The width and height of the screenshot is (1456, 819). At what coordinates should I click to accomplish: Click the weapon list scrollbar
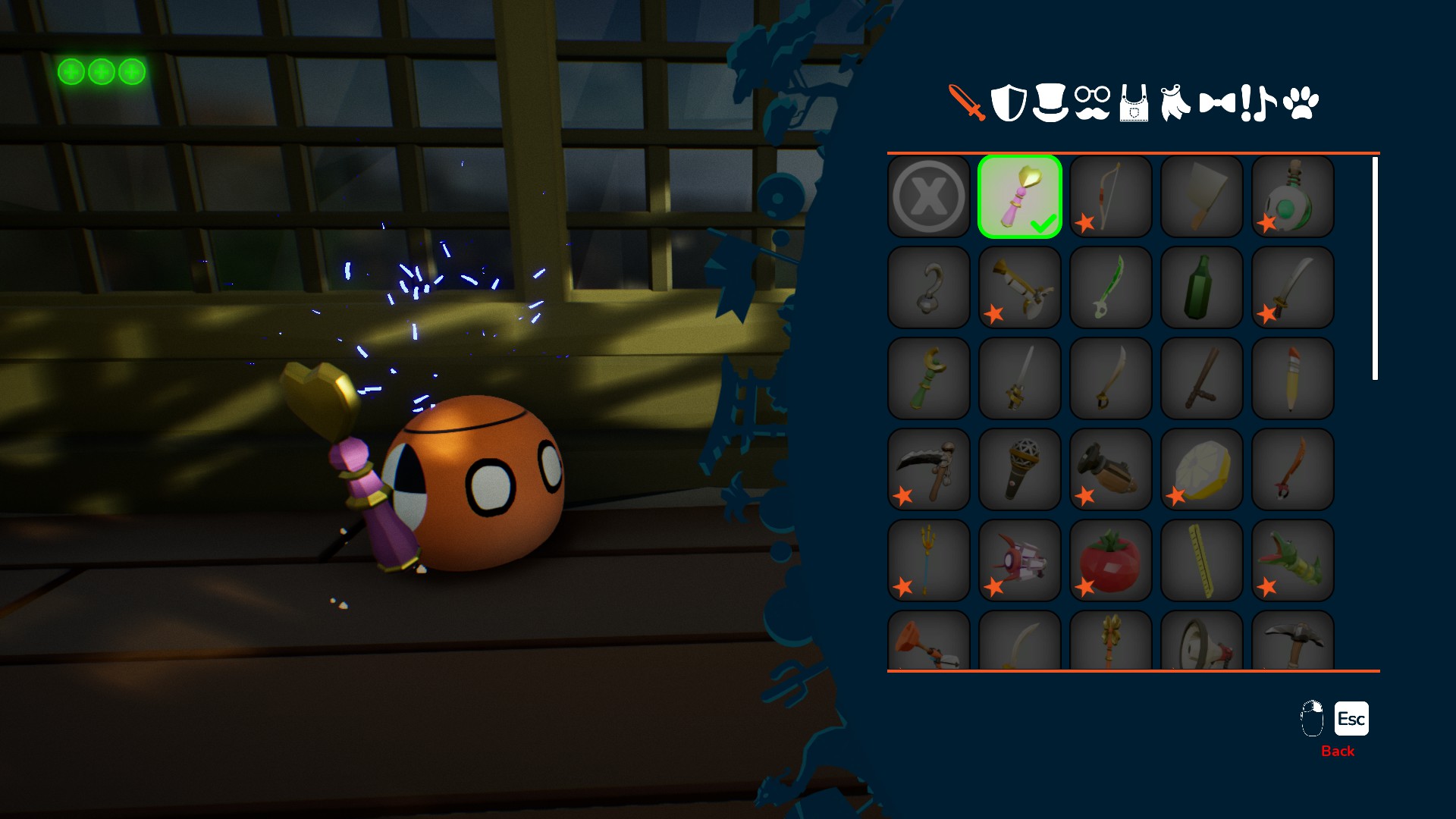[x=1375, y=268]
